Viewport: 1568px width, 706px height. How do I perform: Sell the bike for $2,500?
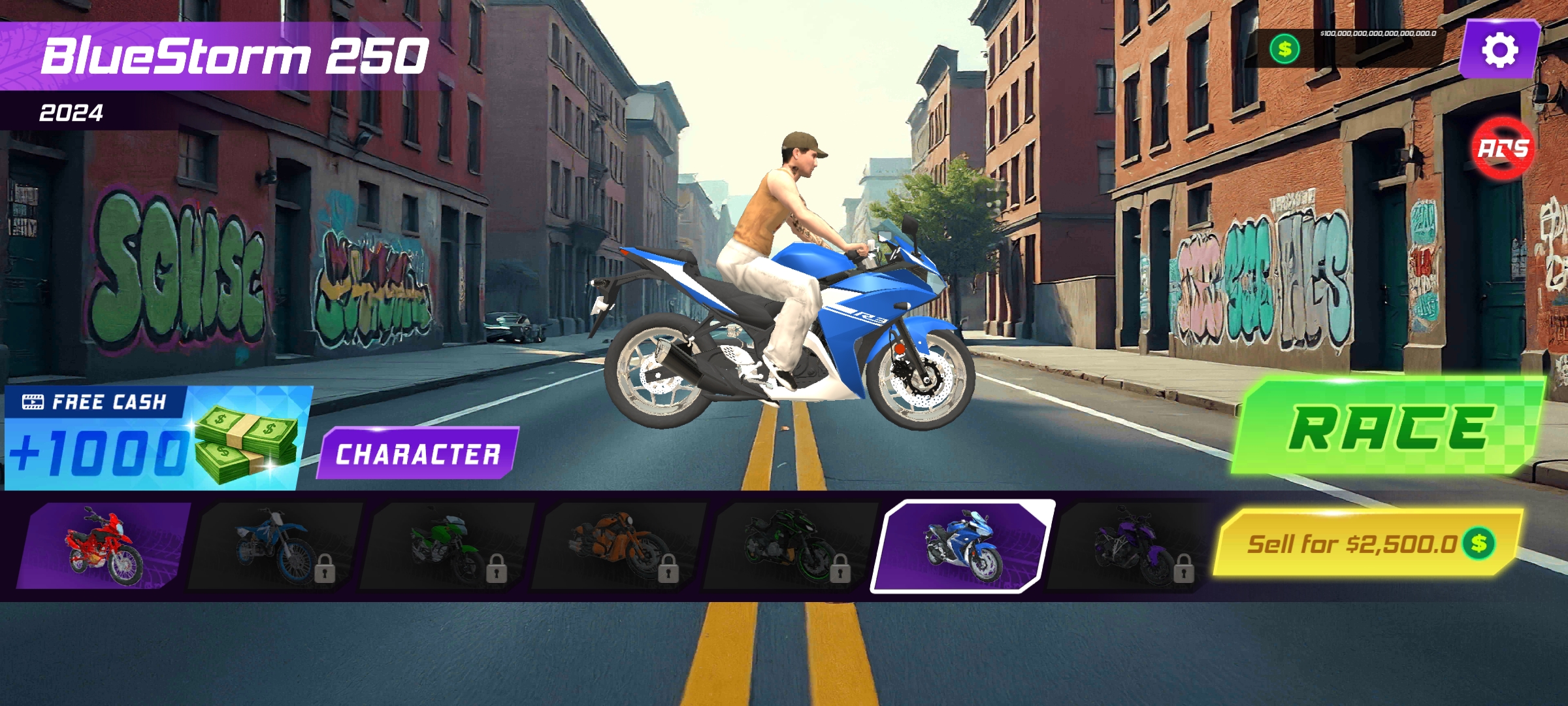[1367, 543]
